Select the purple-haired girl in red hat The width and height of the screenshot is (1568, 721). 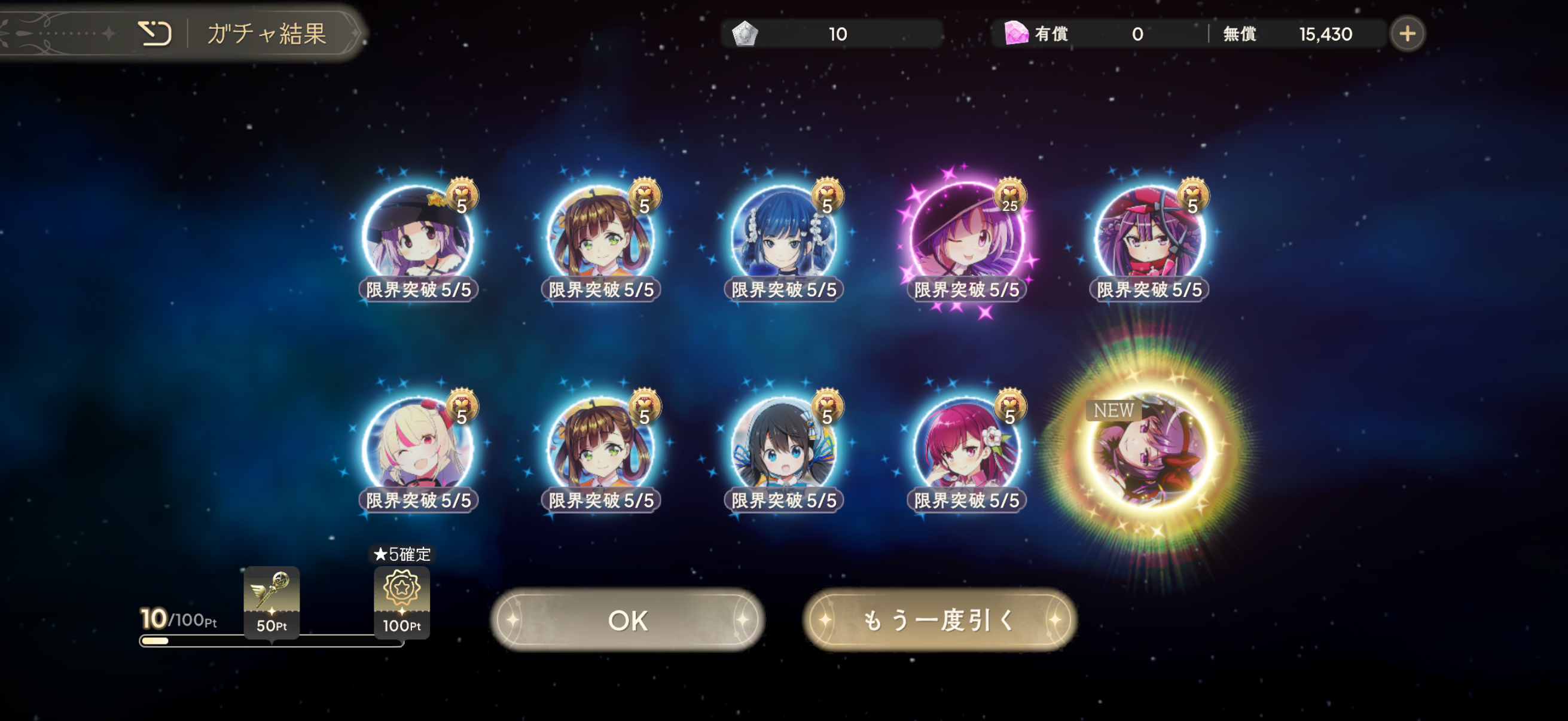point(1149,237)
